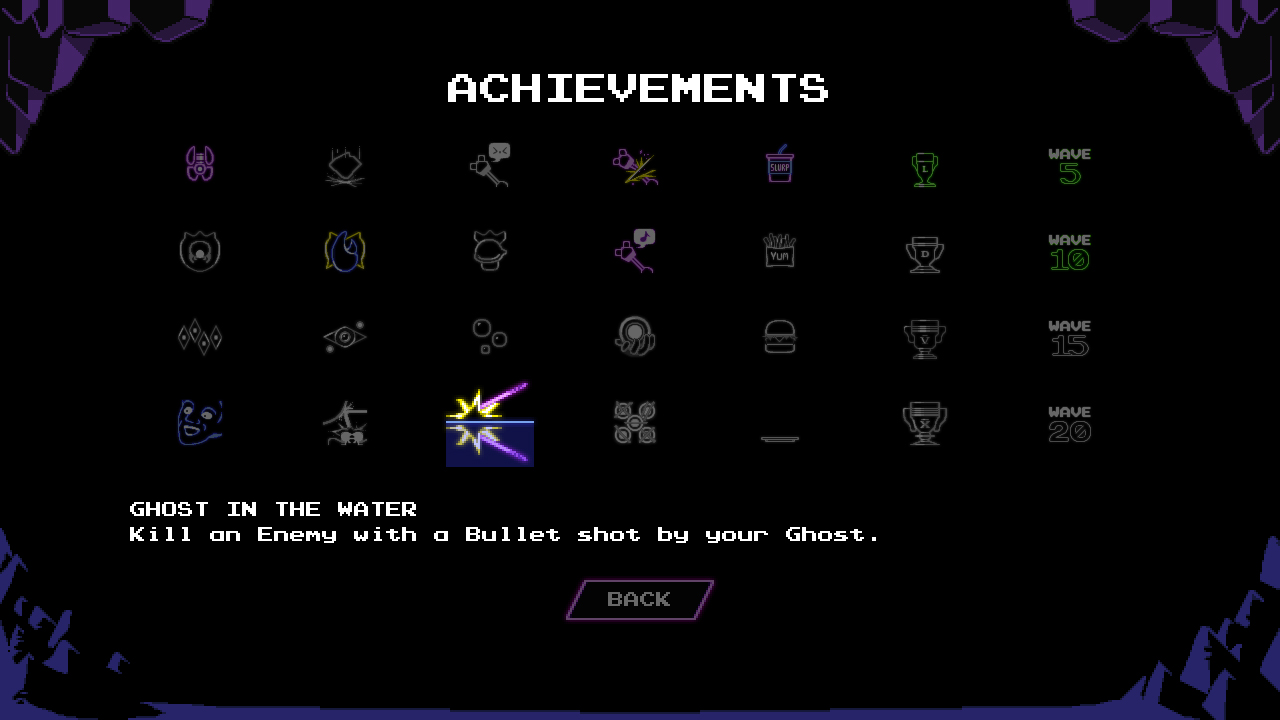Screen dimensions: 1280x720
Task: Select the highlighted Ghost in the Water achievement
Action: [489, 423]
